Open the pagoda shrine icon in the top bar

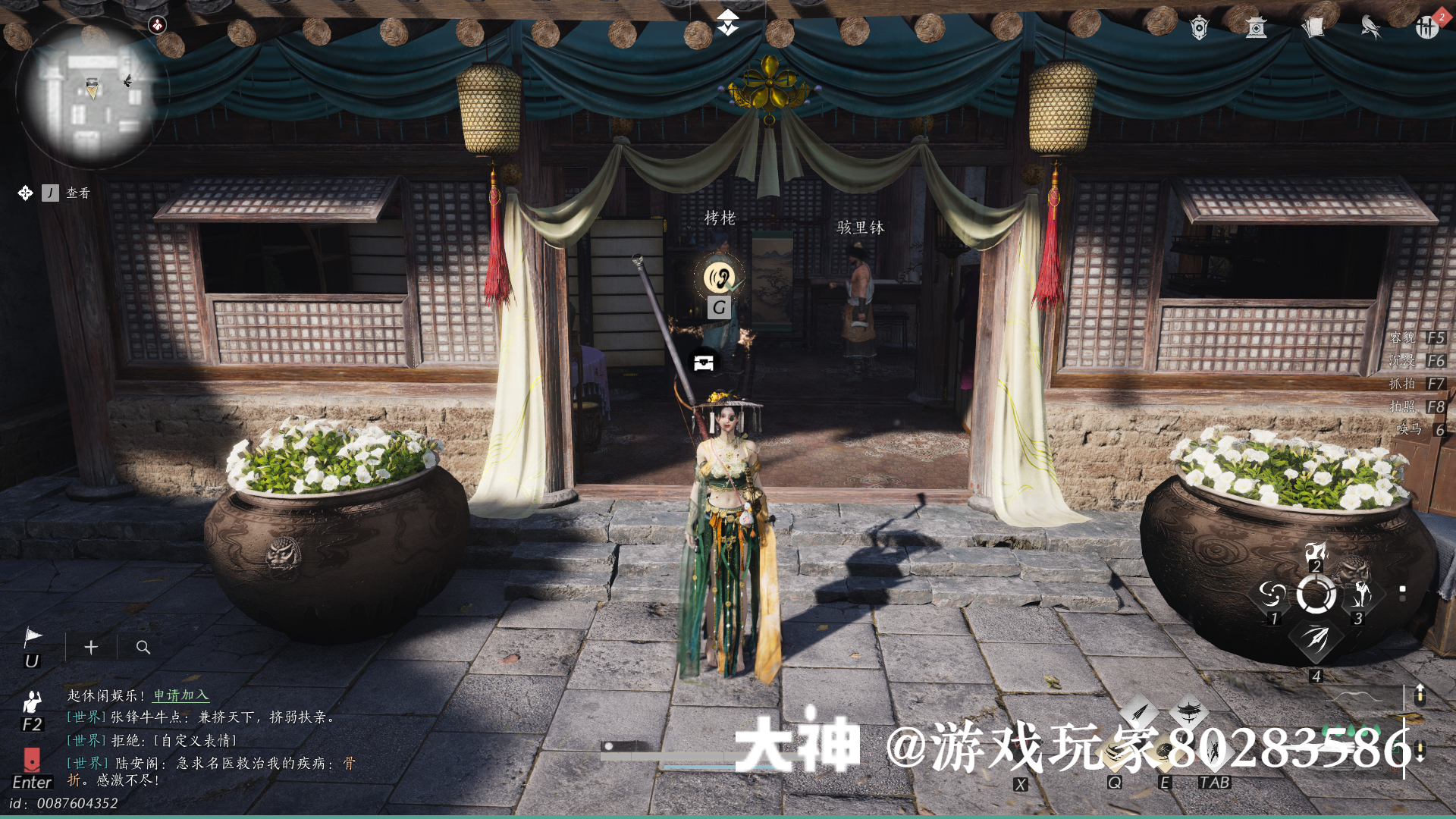click(x=1257, y=29)
